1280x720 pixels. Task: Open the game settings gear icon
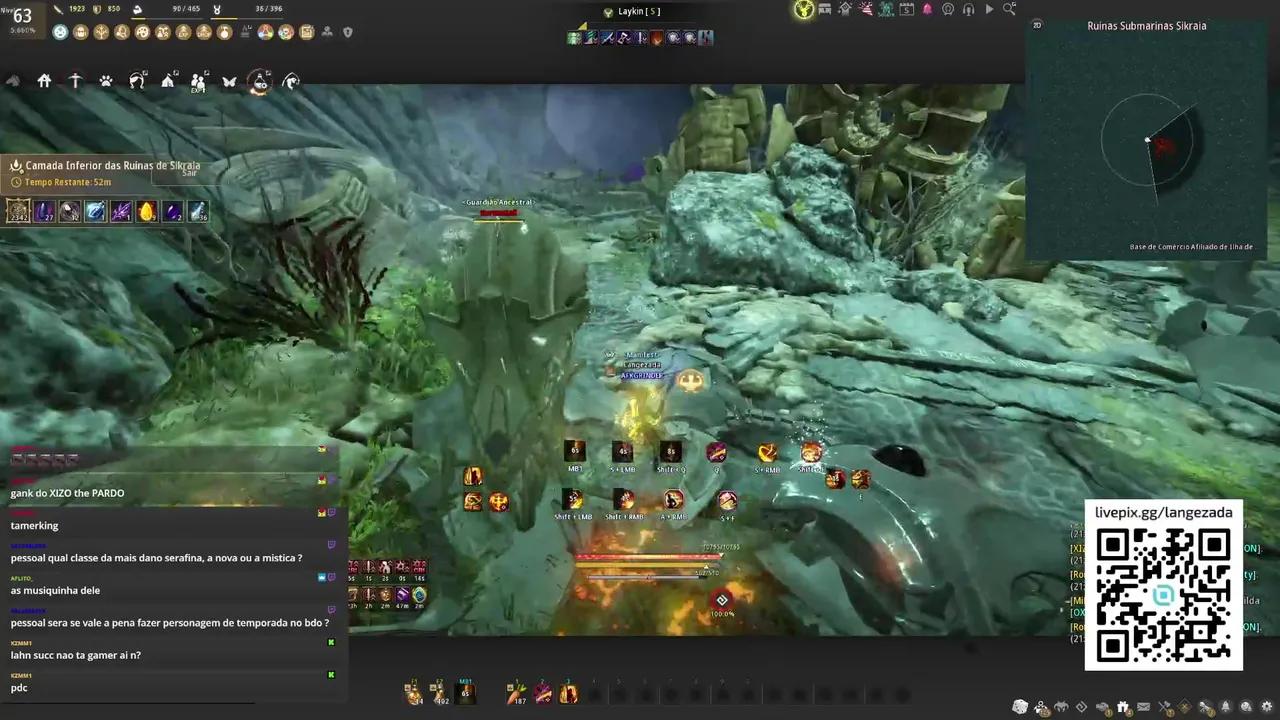pos(1266,707)
